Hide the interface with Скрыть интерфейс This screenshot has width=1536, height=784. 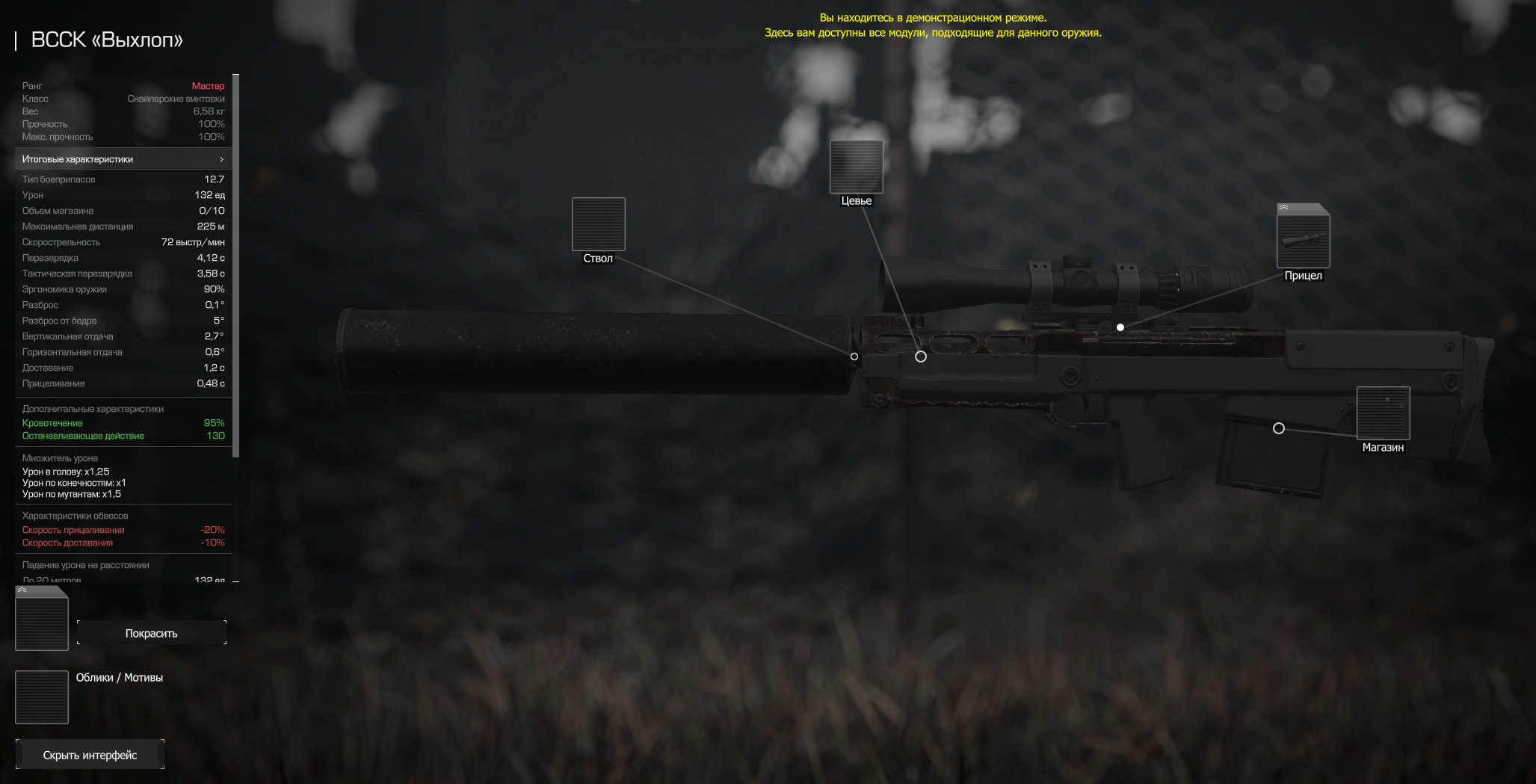point(90,755)
